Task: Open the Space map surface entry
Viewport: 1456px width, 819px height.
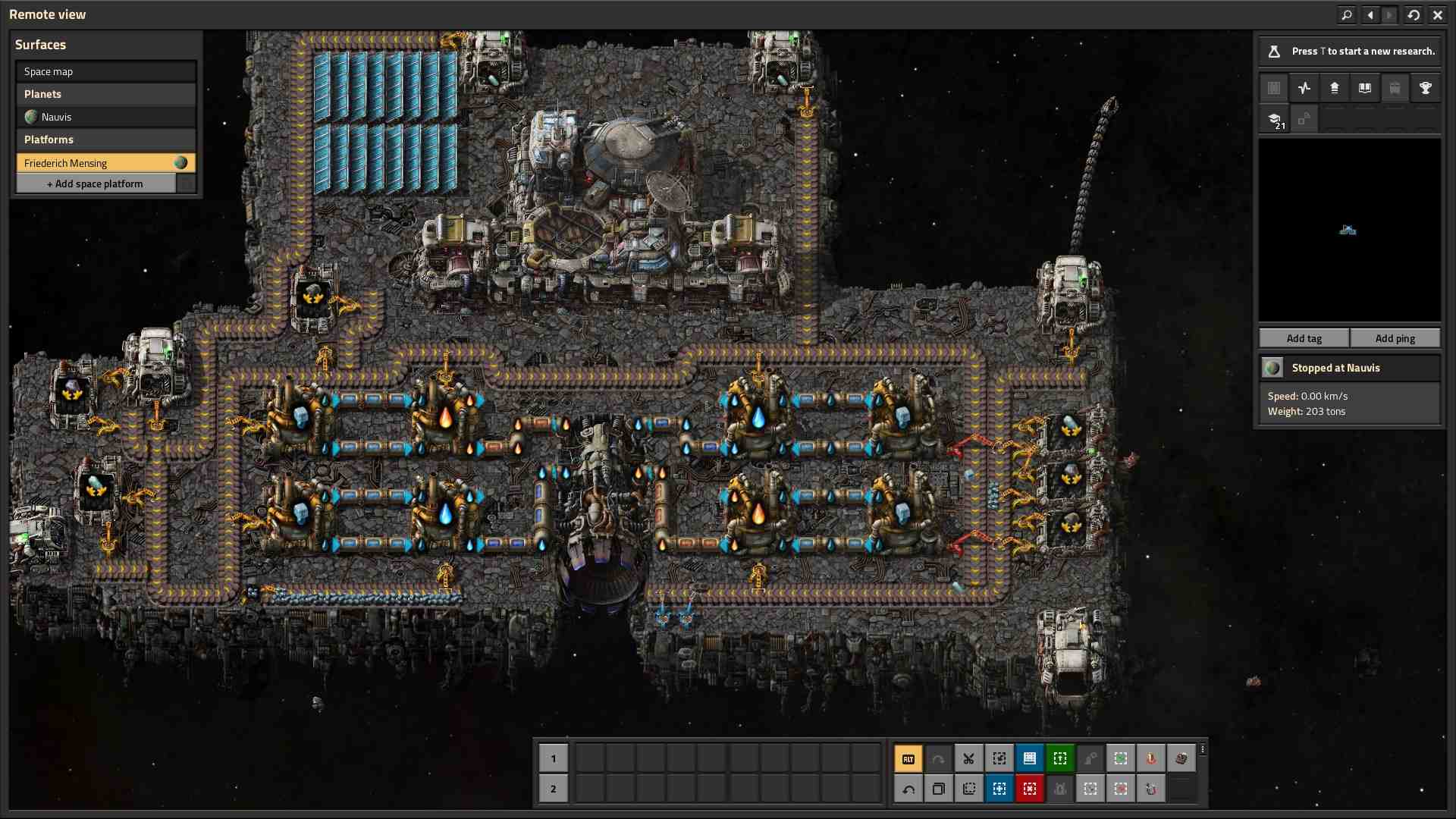Action: (105, 71)
